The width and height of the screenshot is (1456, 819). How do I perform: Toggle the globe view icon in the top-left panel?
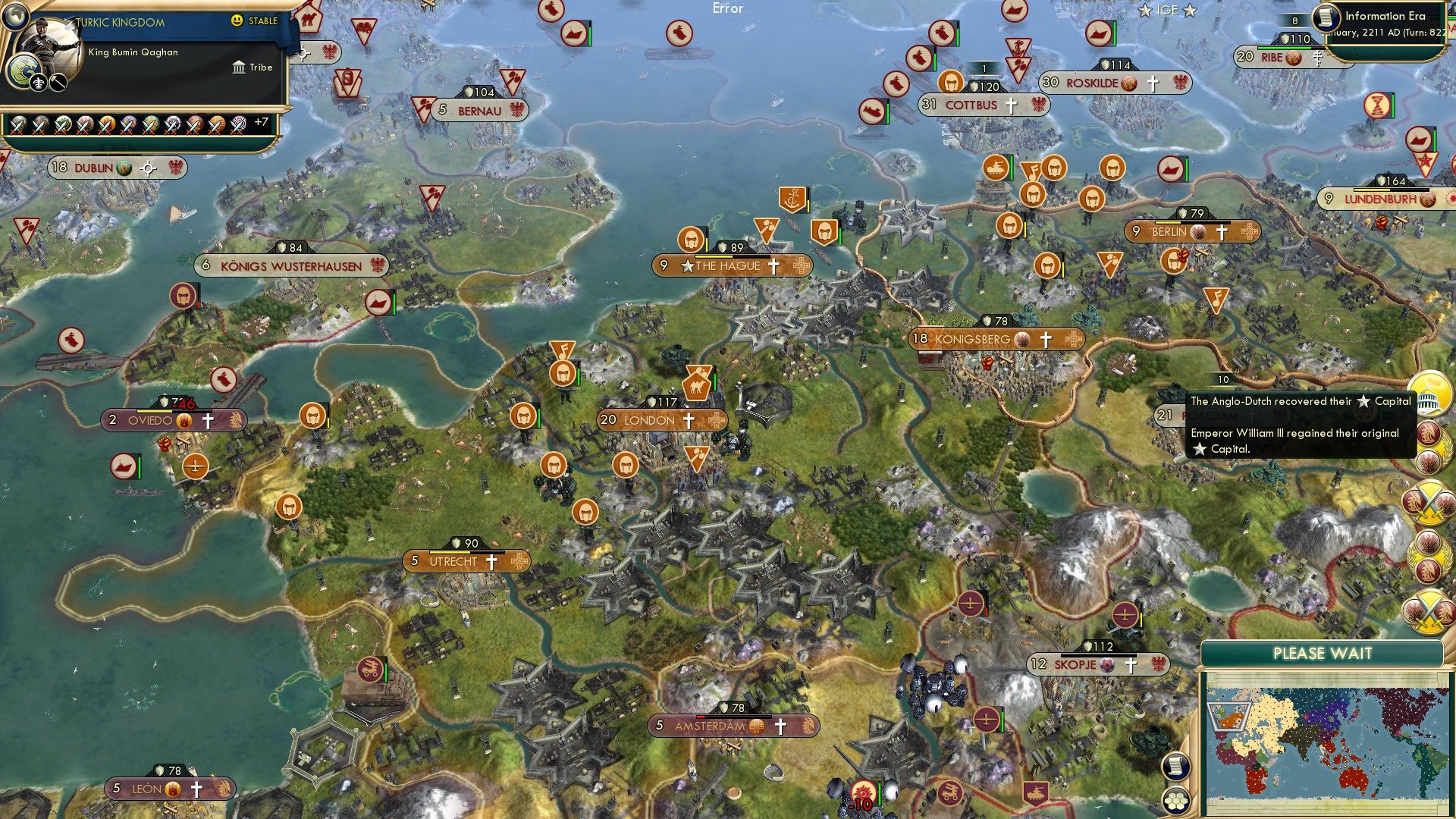click(17, 17)
